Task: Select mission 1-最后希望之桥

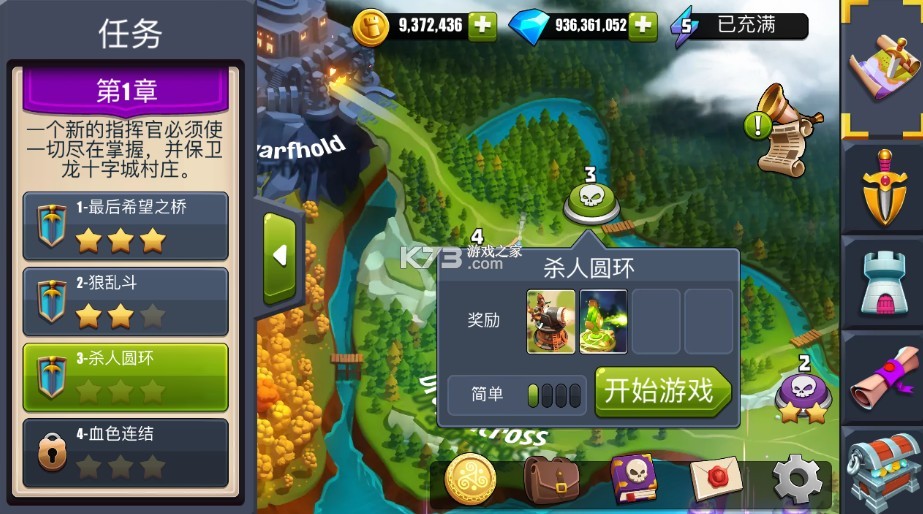Action: coord(126,225)
